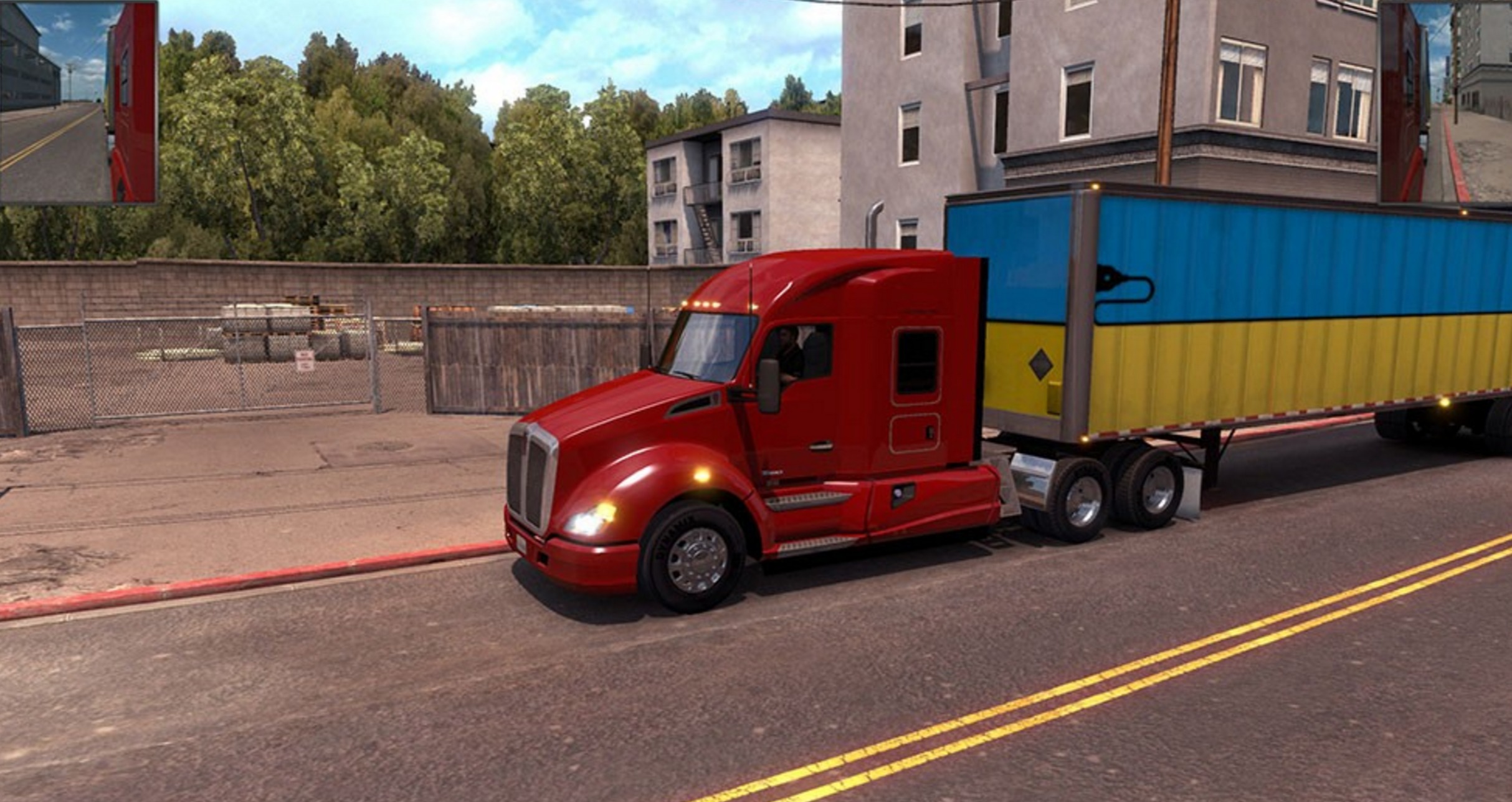
Task: Select the right side mirror view
Action: tap(1445, 103)
